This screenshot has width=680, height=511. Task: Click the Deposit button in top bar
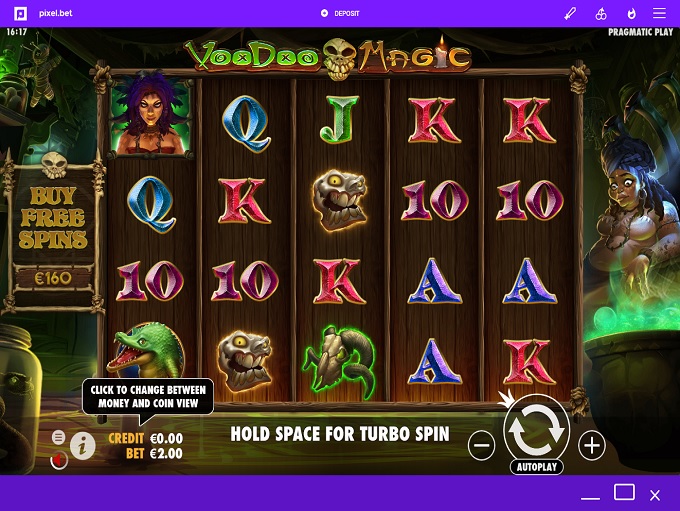340,13
